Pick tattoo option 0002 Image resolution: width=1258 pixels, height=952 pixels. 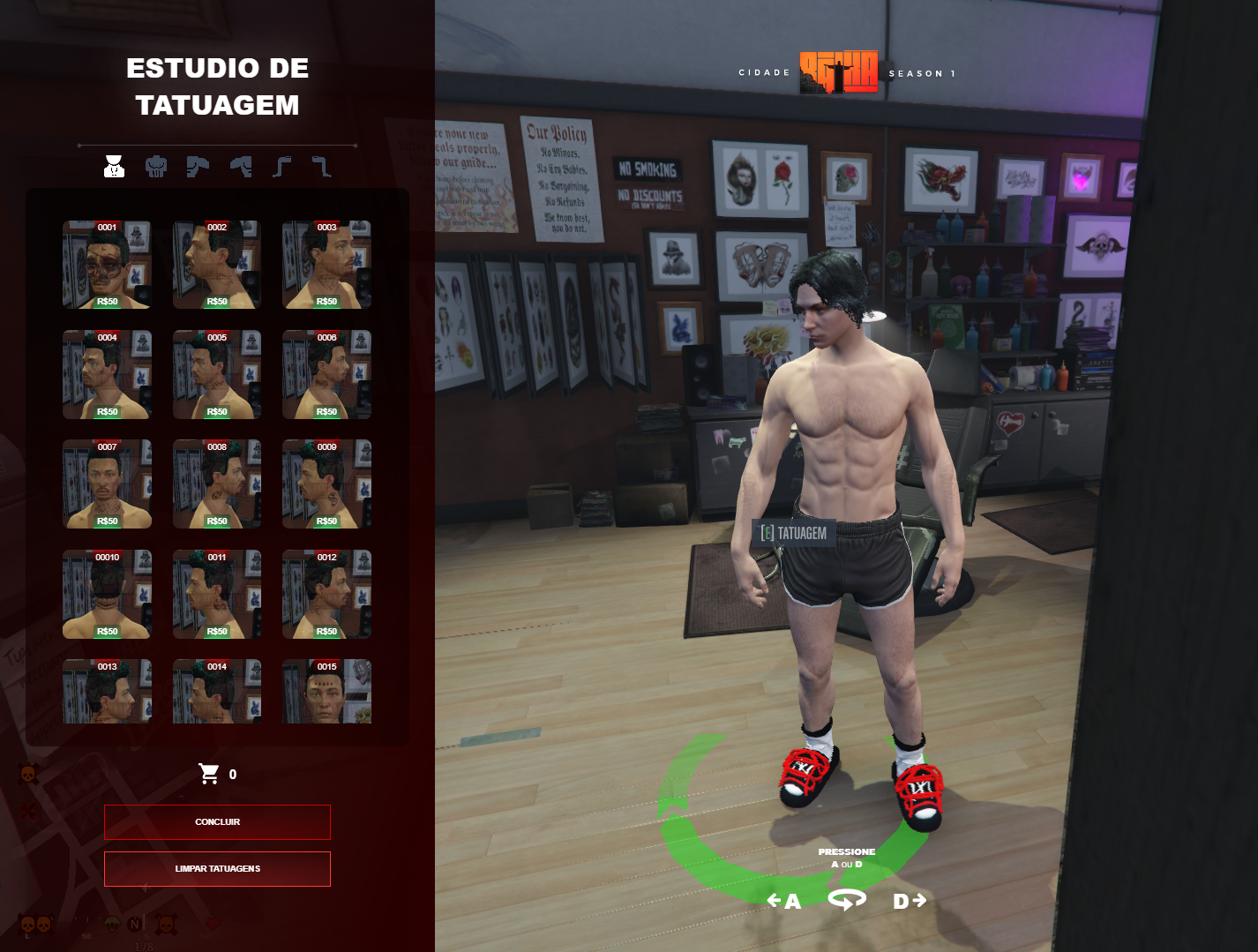217,265
